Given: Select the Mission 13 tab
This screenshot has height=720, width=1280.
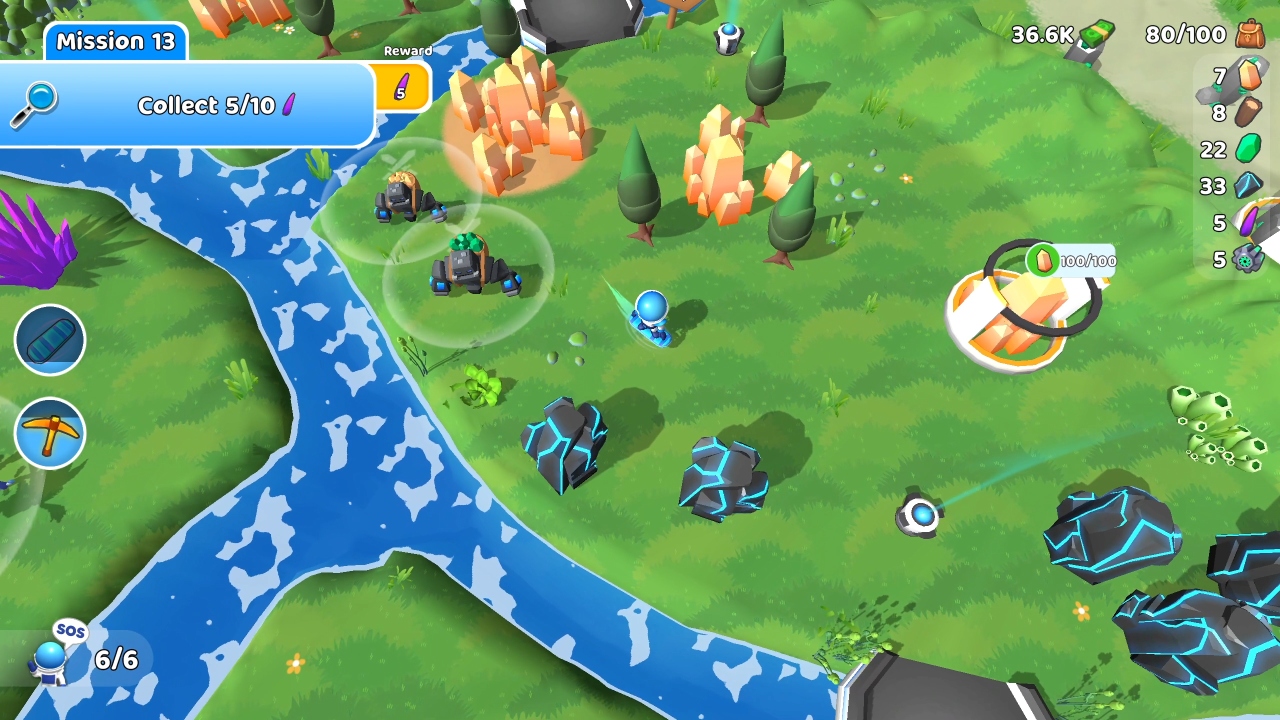Looking at the screenshot, I should [115, 41].
